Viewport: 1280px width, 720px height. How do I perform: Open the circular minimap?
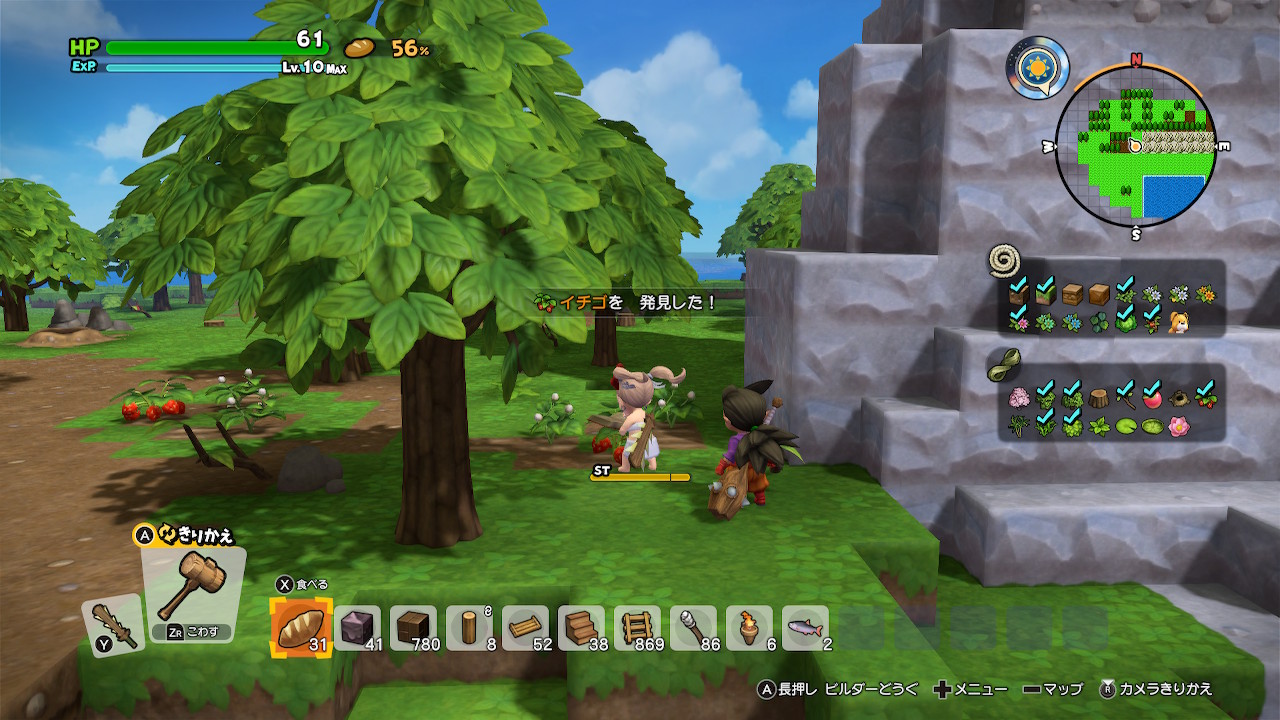pos(1136,146)
